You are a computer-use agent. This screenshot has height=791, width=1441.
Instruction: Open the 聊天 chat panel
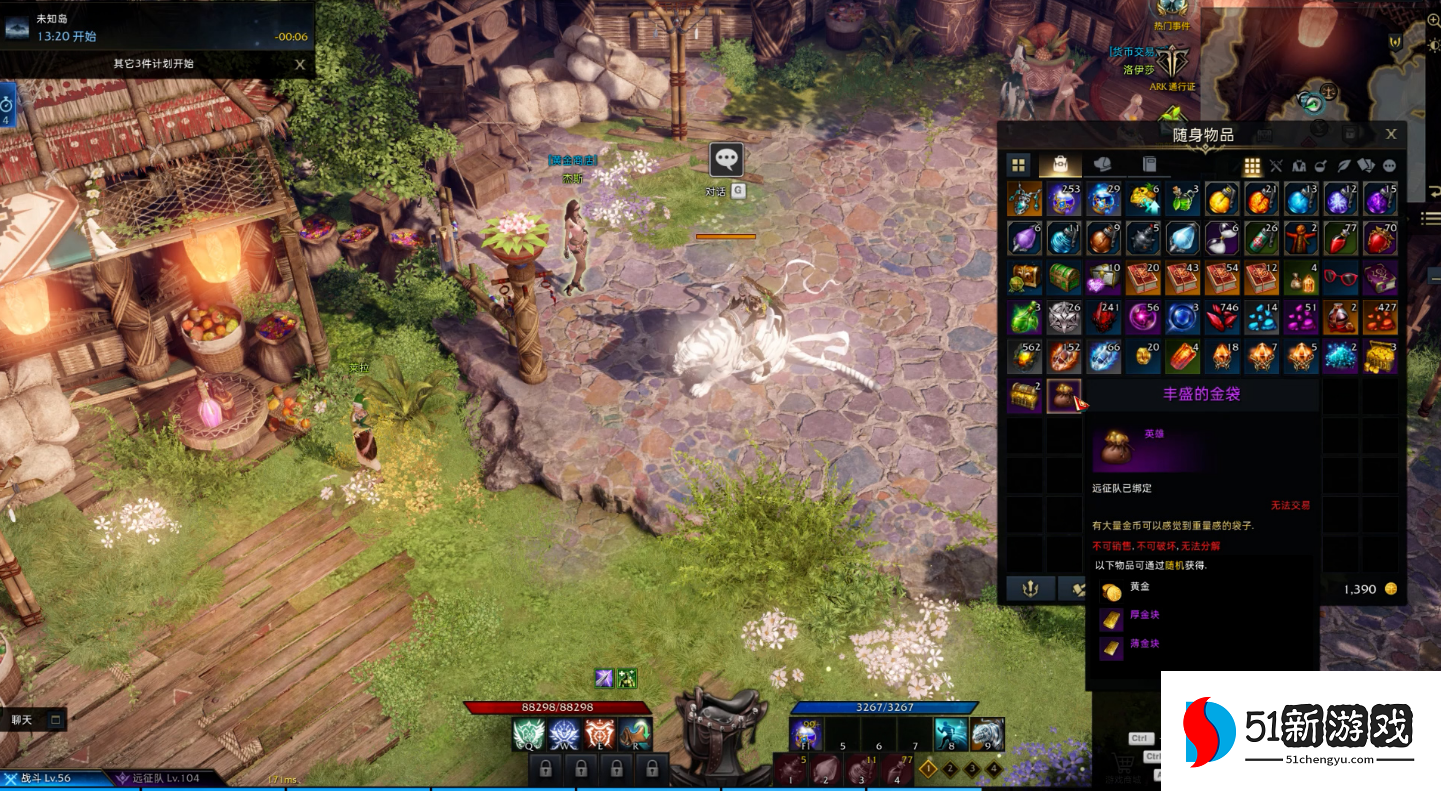coord(35,719)
